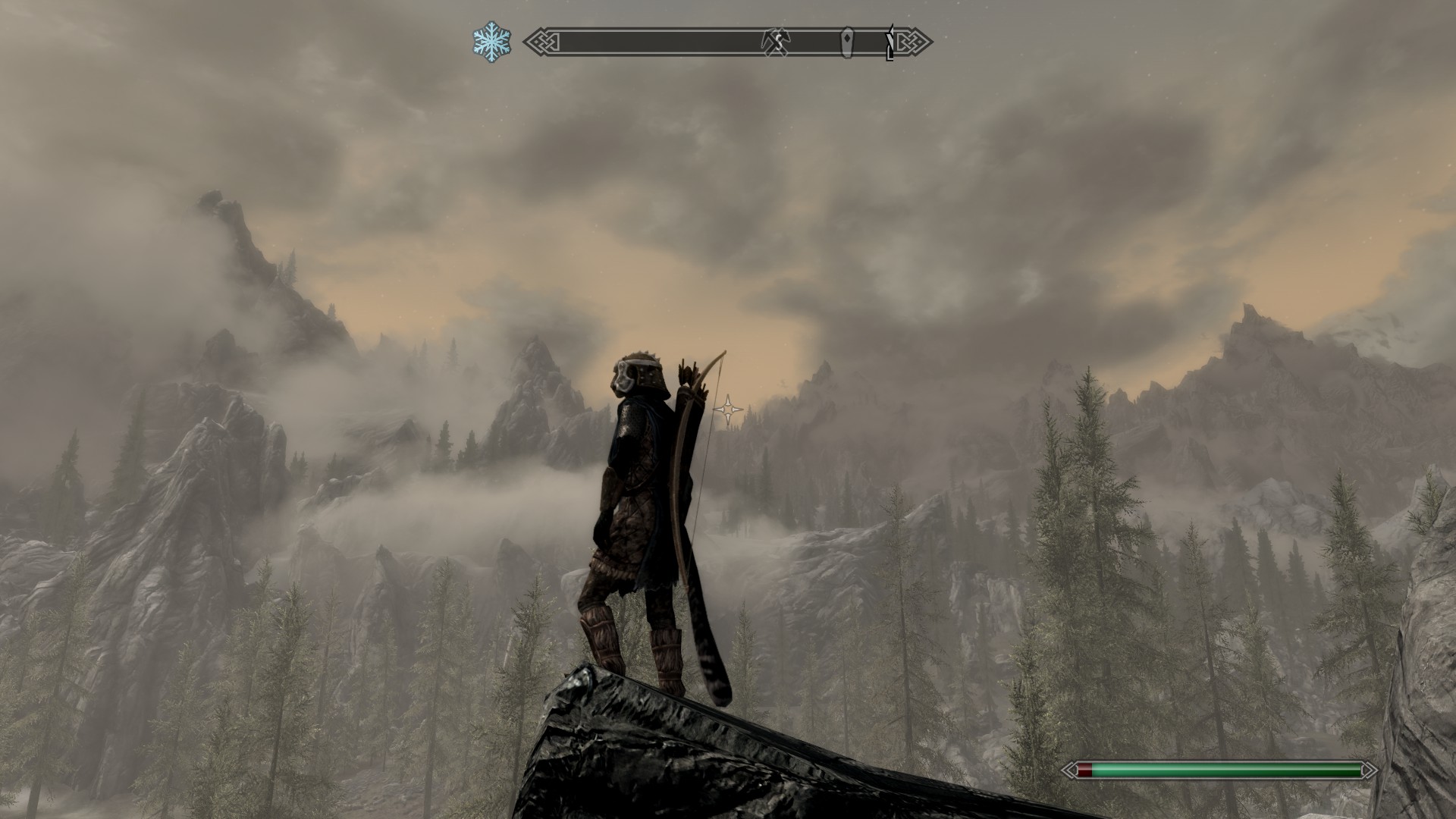The height and width of the screenshot is (819, 1456).
Task: Select the crossed pickaxes mine marker
Action: pos(774,42)
